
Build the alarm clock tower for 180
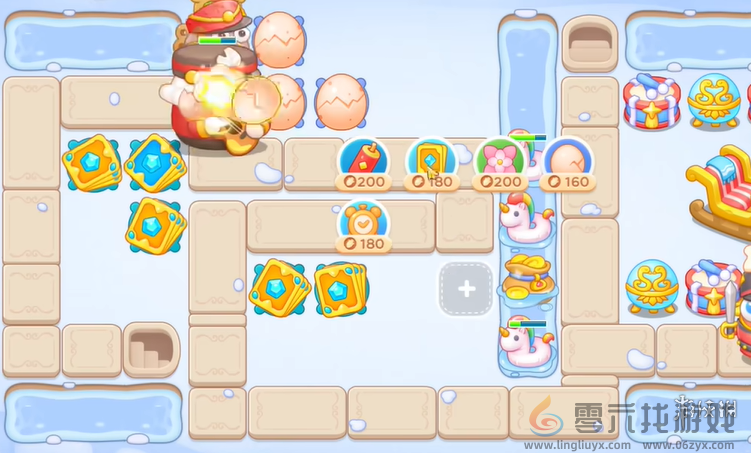point(363,225)
